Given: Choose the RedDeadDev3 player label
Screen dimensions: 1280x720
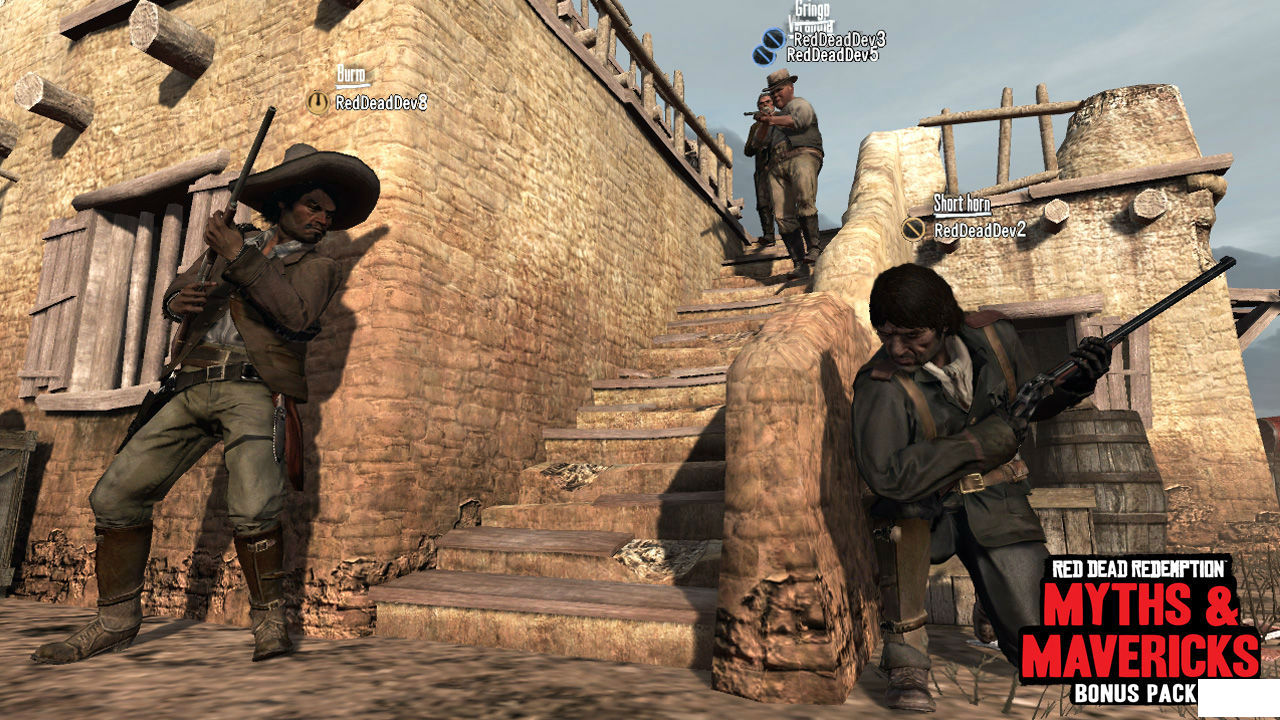Looking at the screenshot, I should point(838,39).
